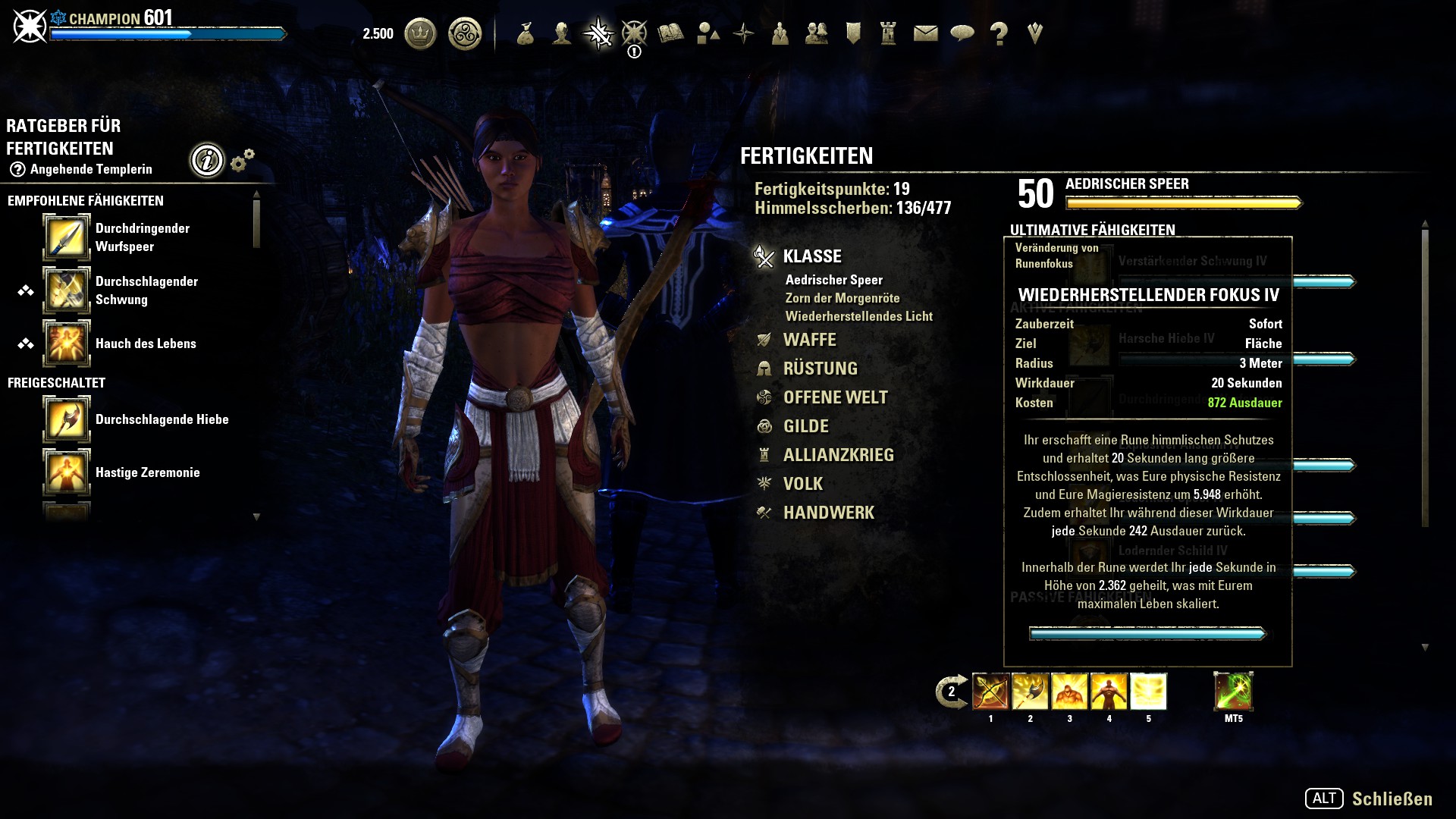
Task: Expand the RÜSTUNG skill category
Action: (820, 369)
